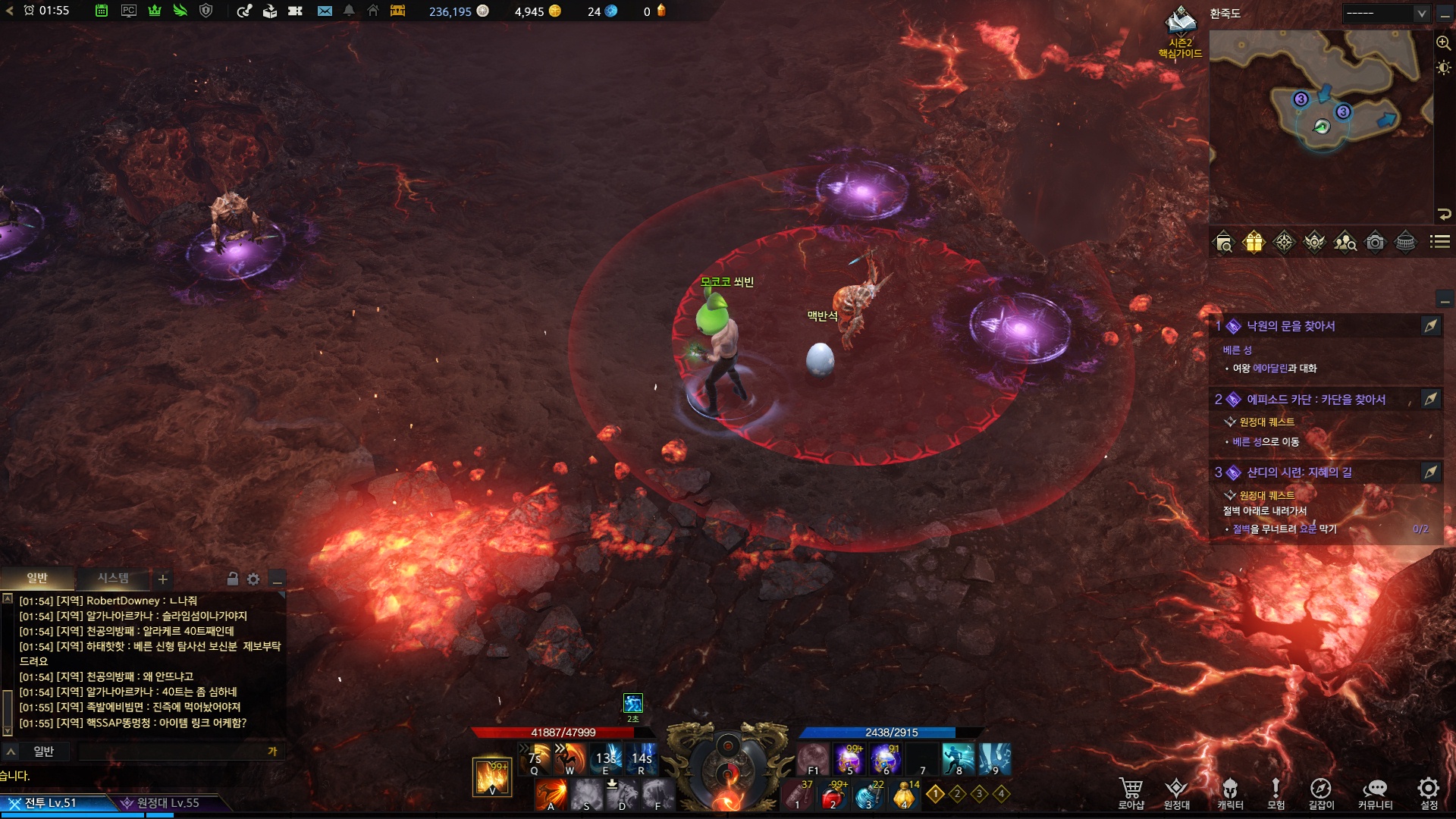Open the 원정대 expedition menu
Viewport: 1456px width, 819px height.
click(x=1176, y=792)
